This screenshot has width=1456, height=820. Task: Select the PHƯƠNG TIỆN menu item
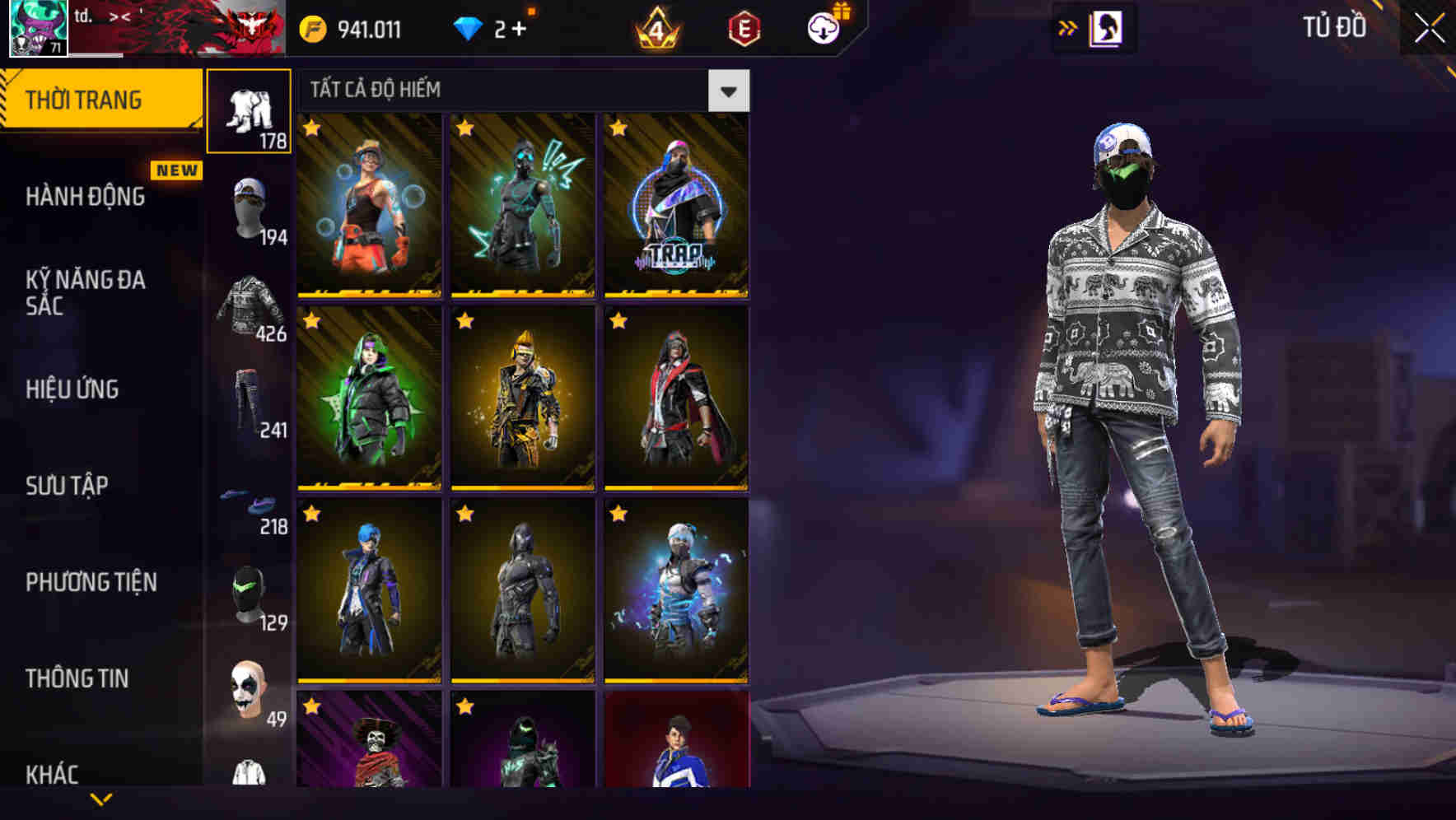click(89, 582)
